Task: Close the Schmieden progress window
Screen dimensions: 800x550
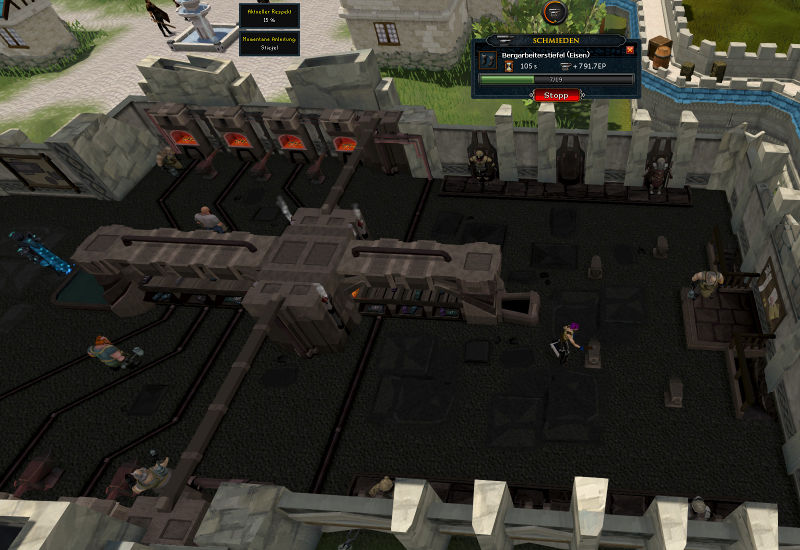Action: [630, 49]
